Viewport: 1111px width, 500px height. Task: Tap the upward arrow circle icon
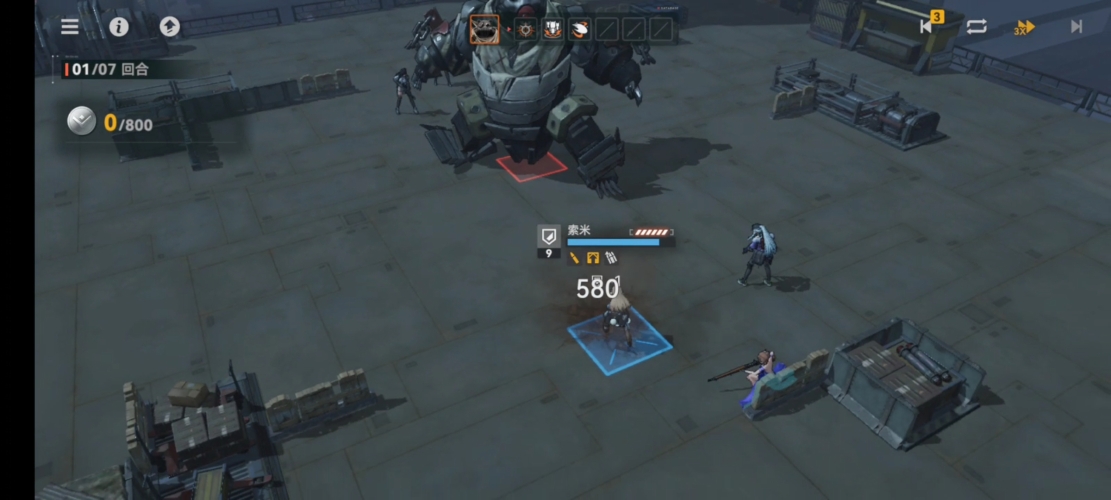[x=170, y=27]
